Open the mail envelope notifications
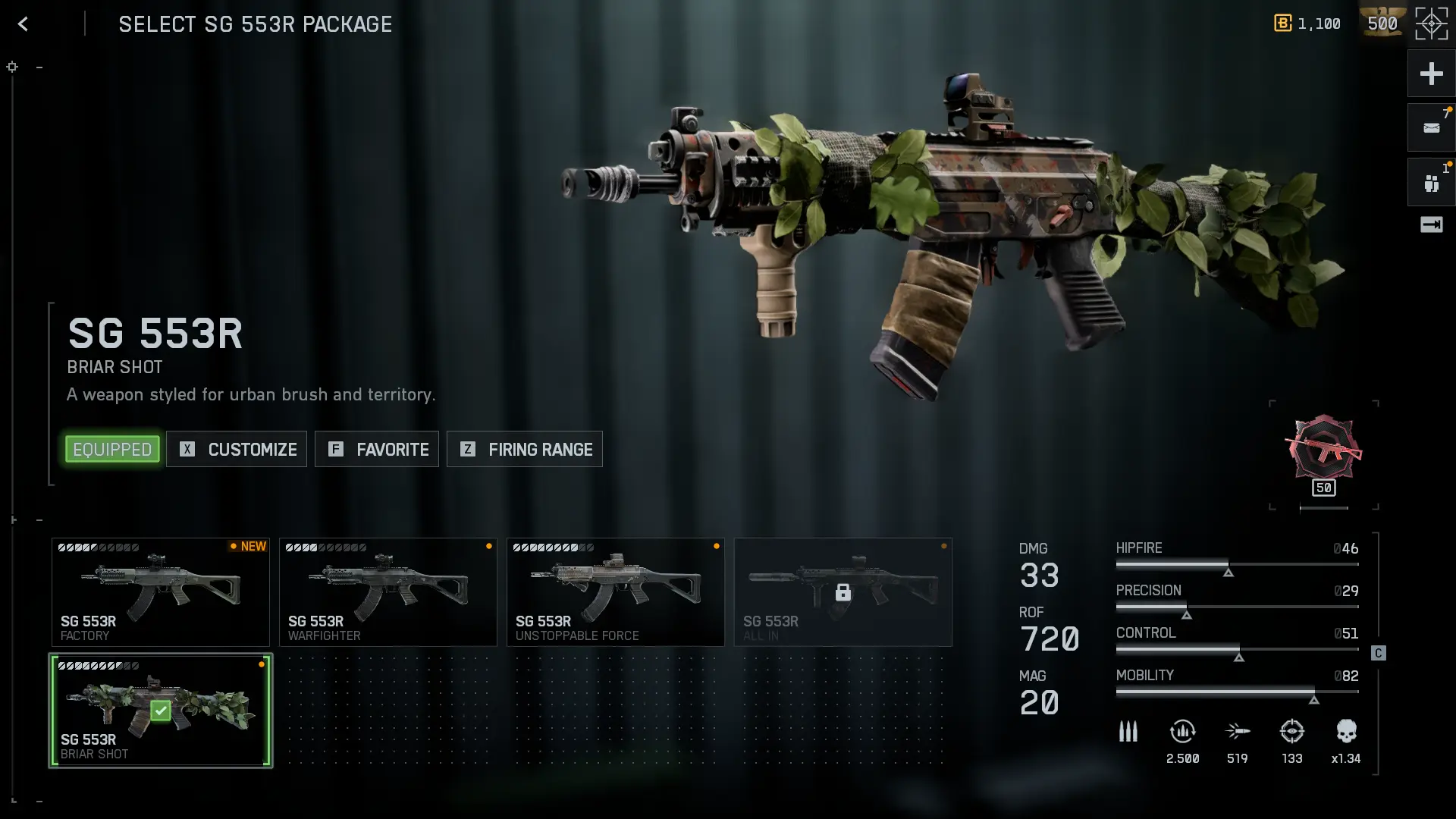This screenshot has height=819, width=1456. [1431, 128]
